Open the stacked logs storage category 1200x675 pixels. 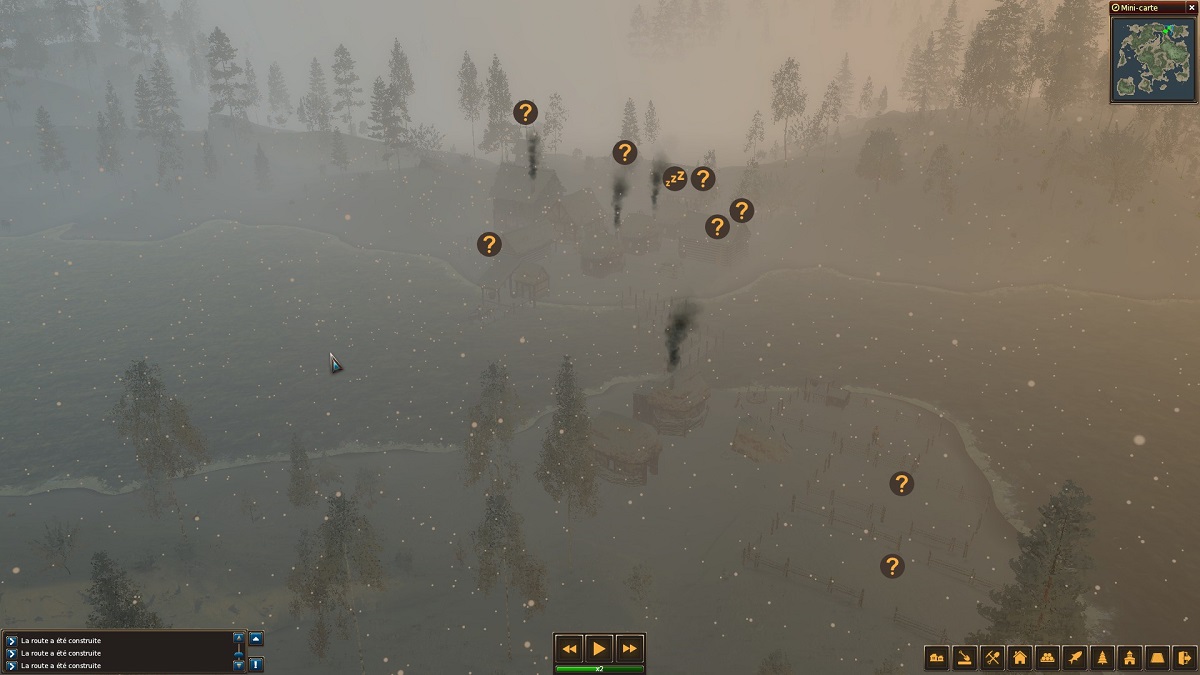click(1047, 657)
